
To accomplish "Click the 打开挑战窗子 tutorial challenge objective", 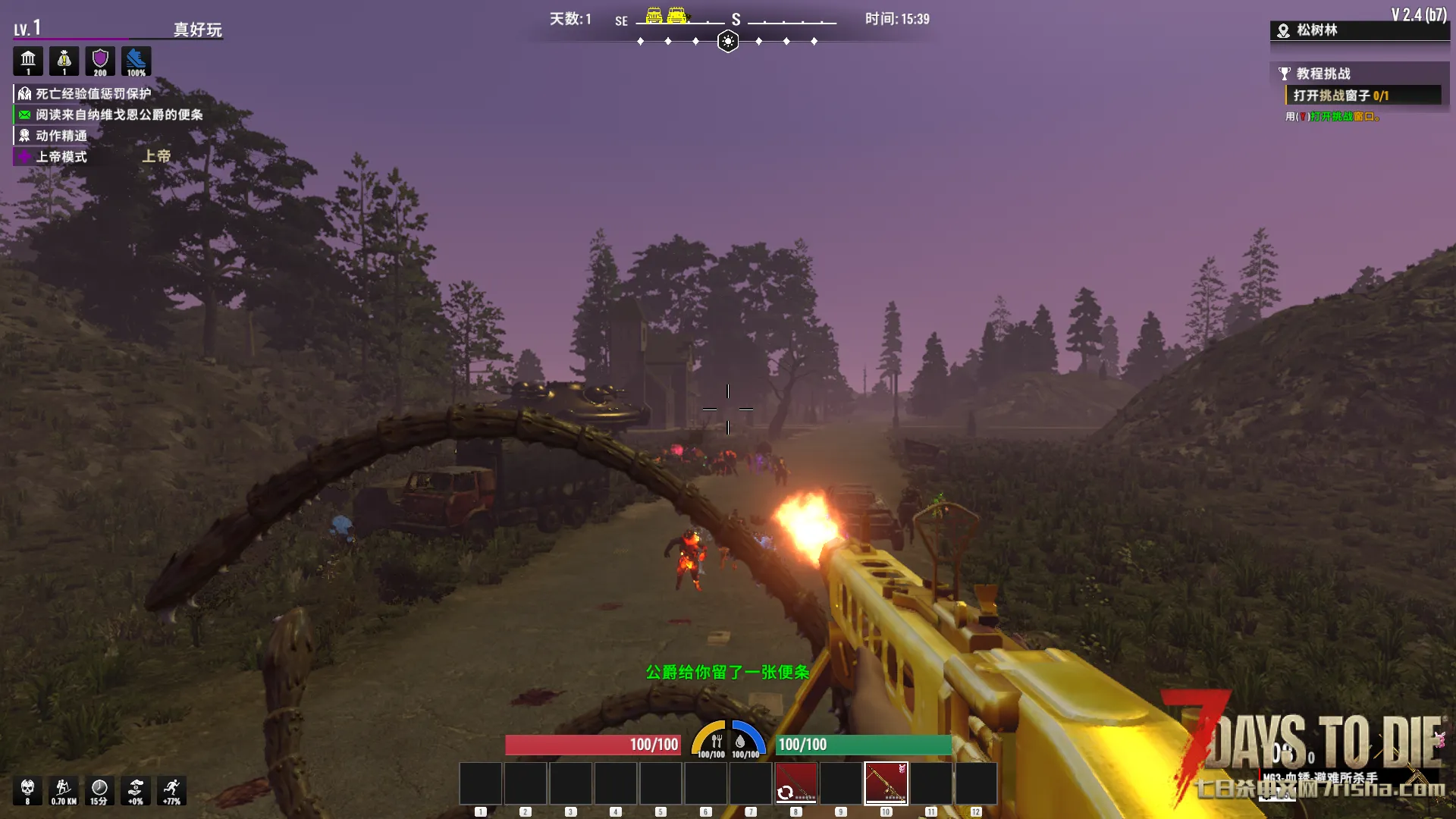I will [x=1340, y=96].
